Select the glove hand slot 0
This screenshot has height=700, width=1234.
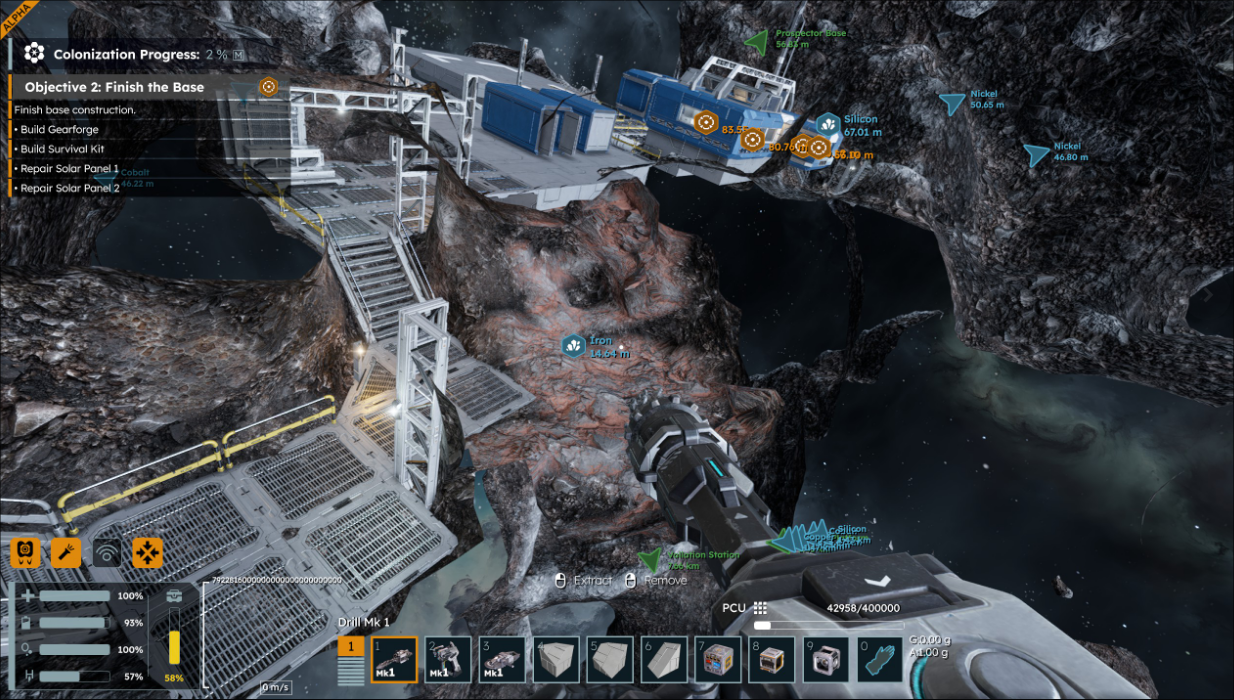(880, 660)
